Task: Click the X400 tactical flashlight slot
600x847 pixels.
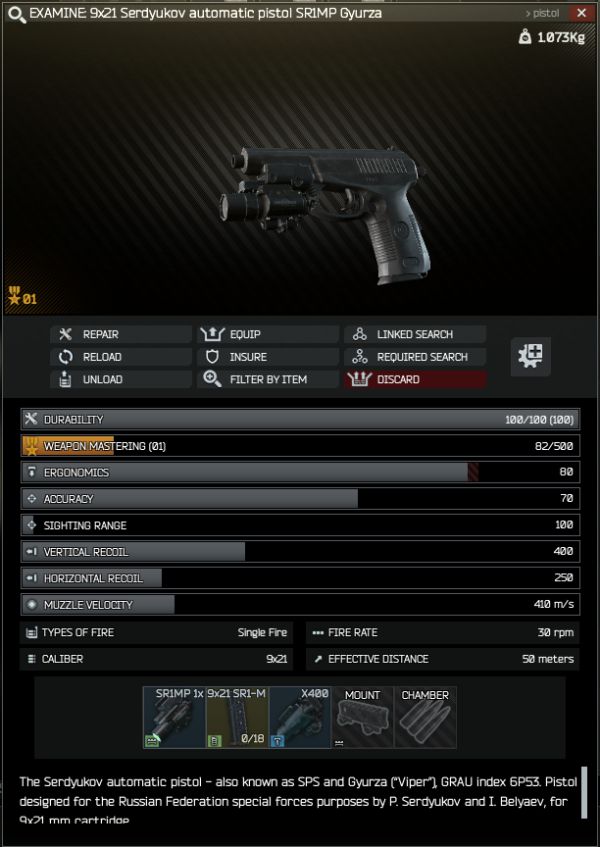Action: tap(300, 717)
